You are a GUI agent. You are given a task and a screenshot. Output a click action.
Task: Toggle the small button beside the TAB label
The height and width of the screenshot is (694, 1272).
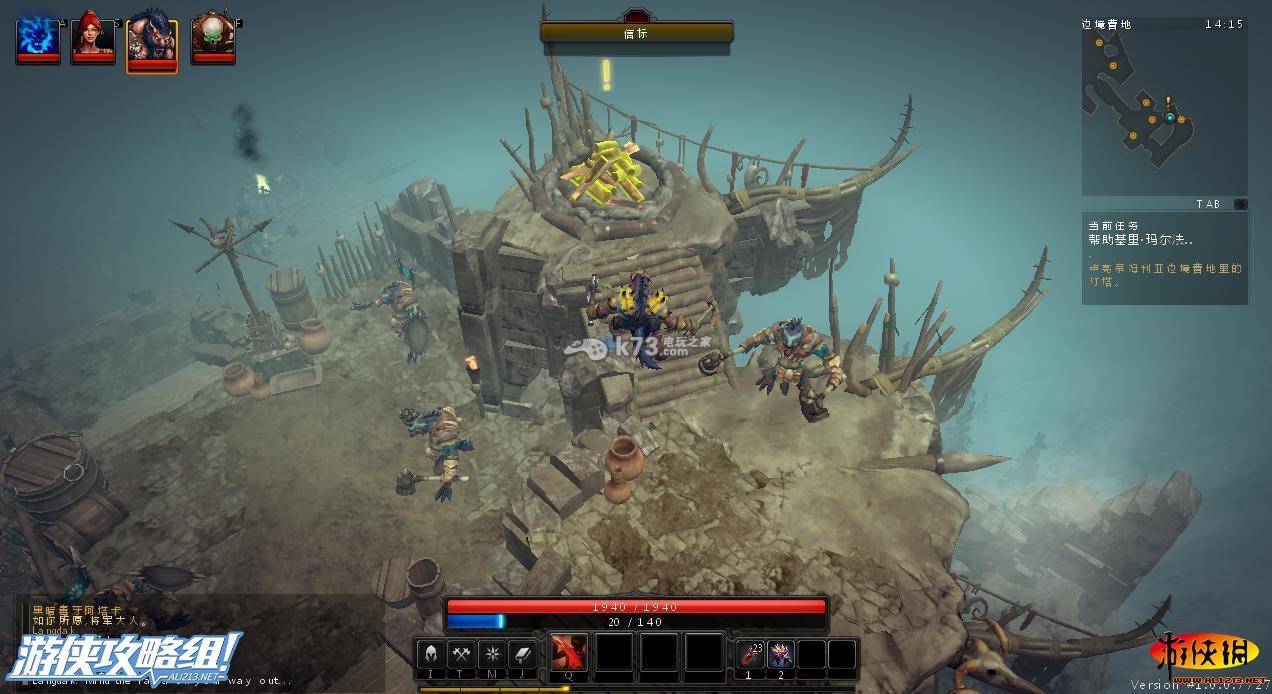pyautogui.click(x=1241, y=204)
